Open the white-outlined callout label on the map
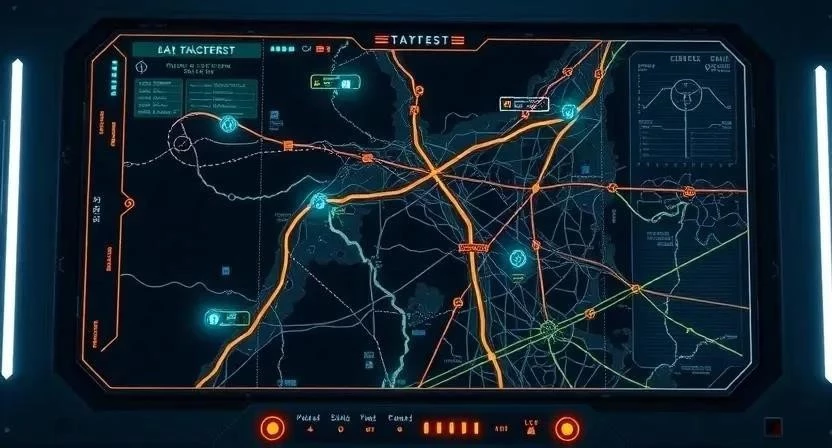The width and height of the screenshot is (832, 448). pyautogui.click(x=523, y=104)
